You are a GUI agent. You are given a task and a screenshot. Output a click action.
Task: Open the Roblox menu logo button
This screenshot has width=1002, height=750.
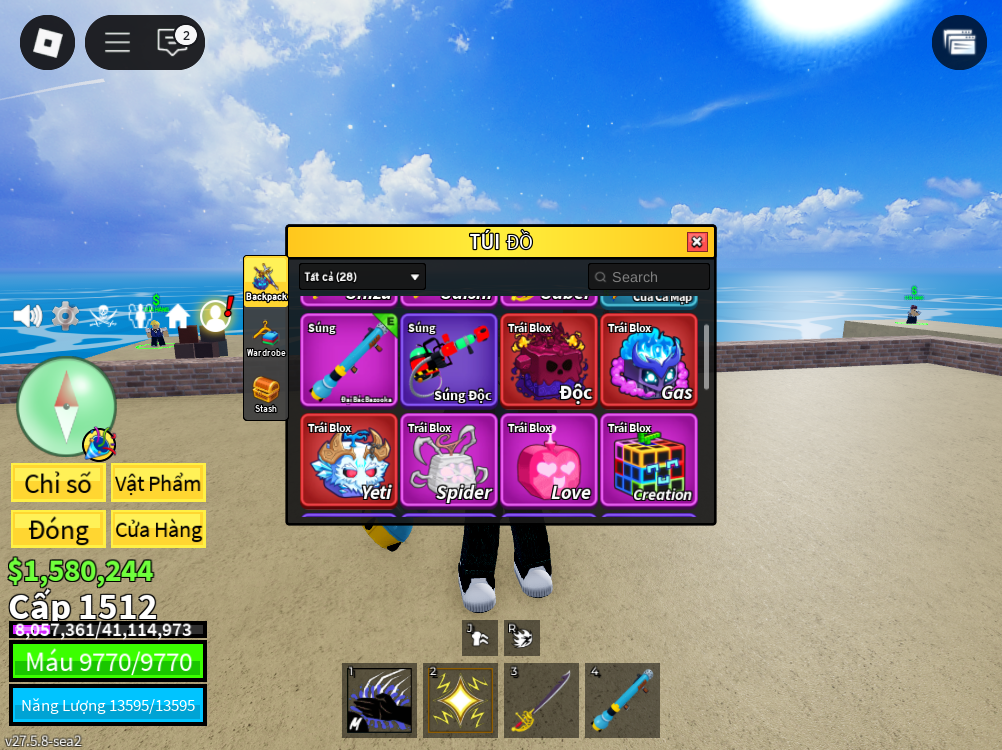click(x=47, y=42)
